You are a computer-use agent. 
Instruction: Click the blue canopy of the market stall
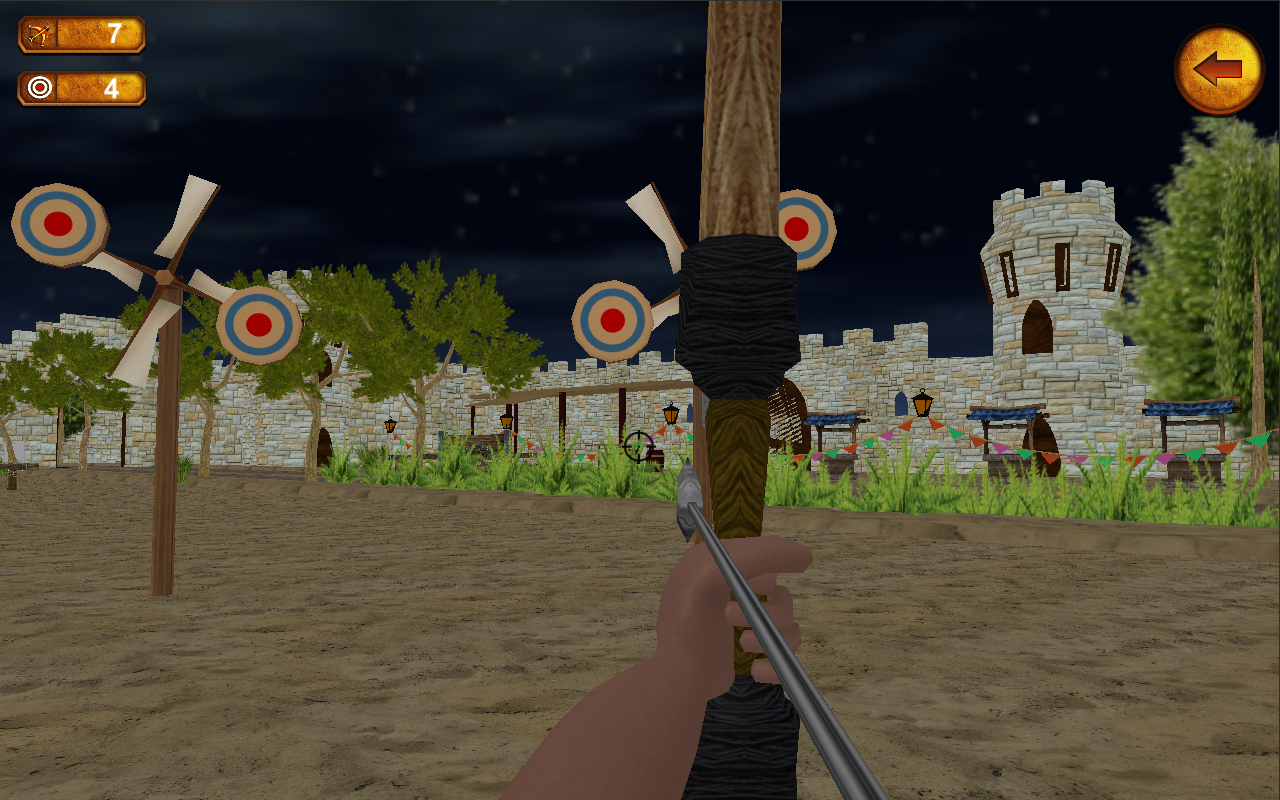click(x=1000, y=415)
